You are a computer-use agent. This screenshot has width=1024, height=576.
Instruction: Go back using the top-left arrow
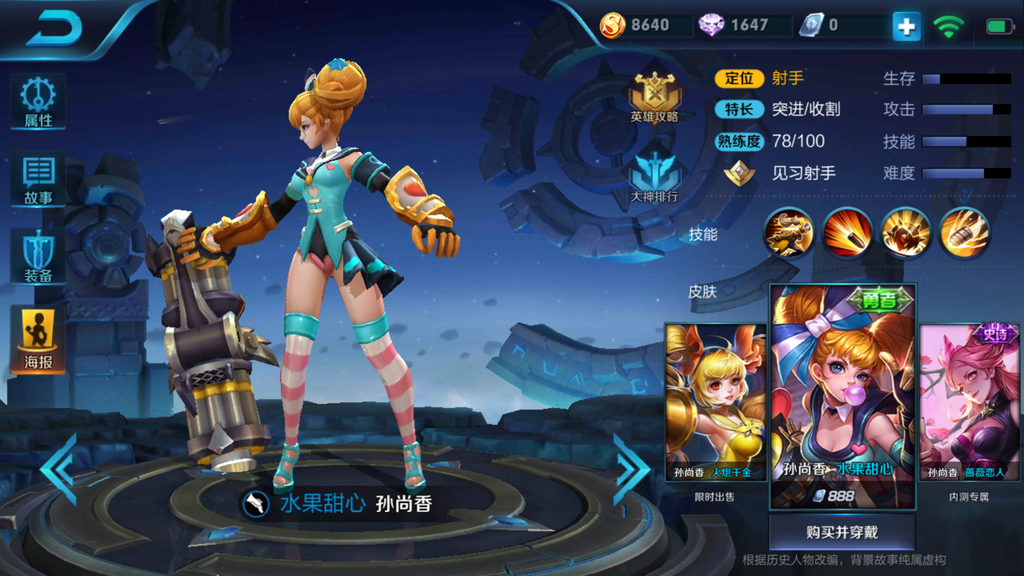pos(54,28)
